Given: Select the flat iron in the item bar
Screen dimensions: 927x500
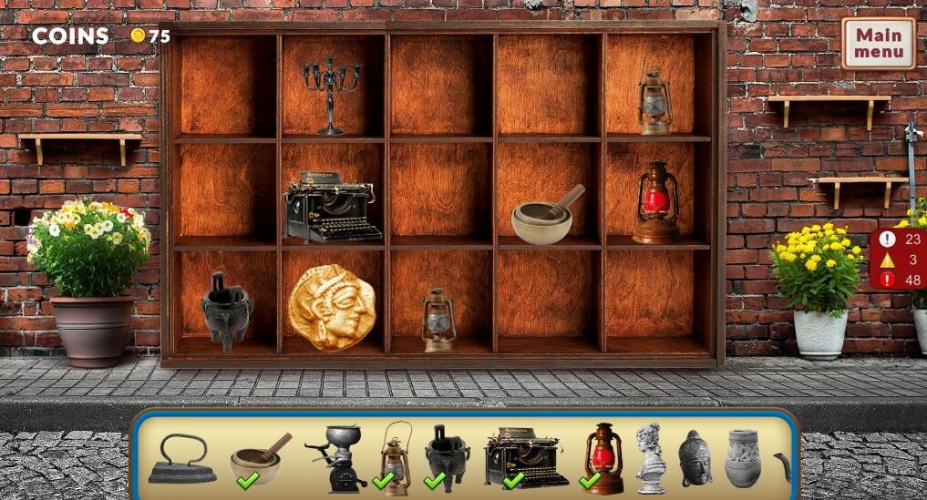Looking at the screenshot, I should tap(181, 460).
